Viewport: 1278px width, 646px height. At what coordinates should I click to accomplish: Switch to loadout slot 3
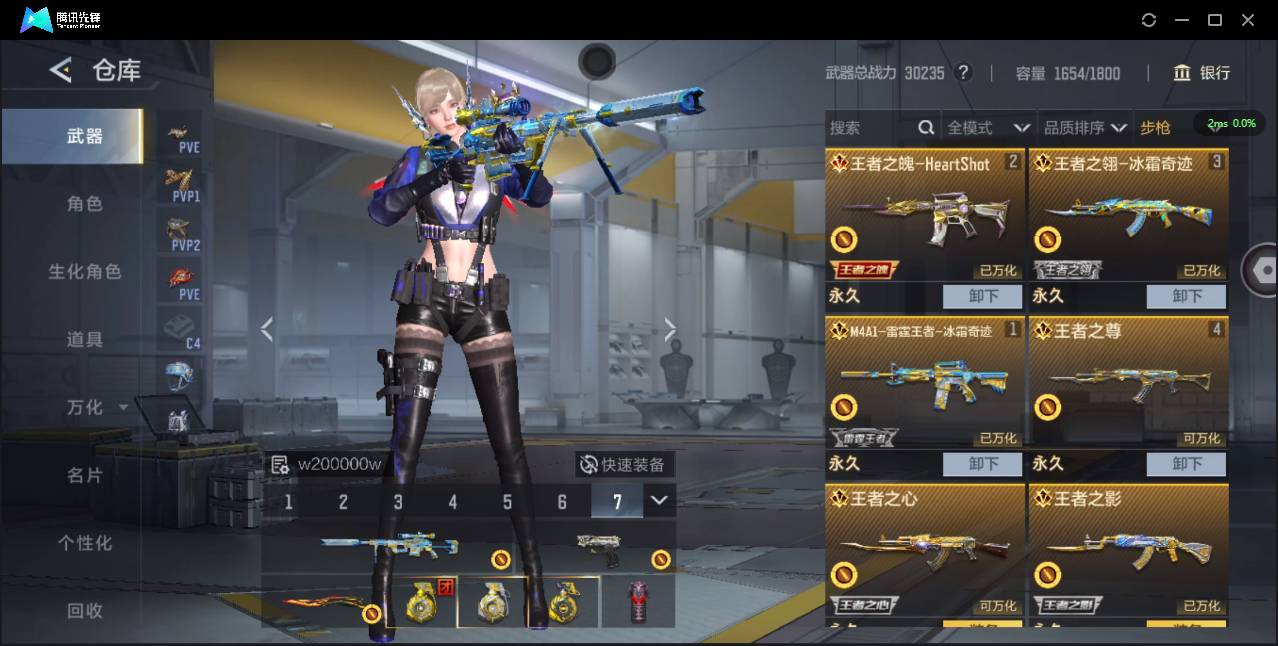tap(398, 502)
